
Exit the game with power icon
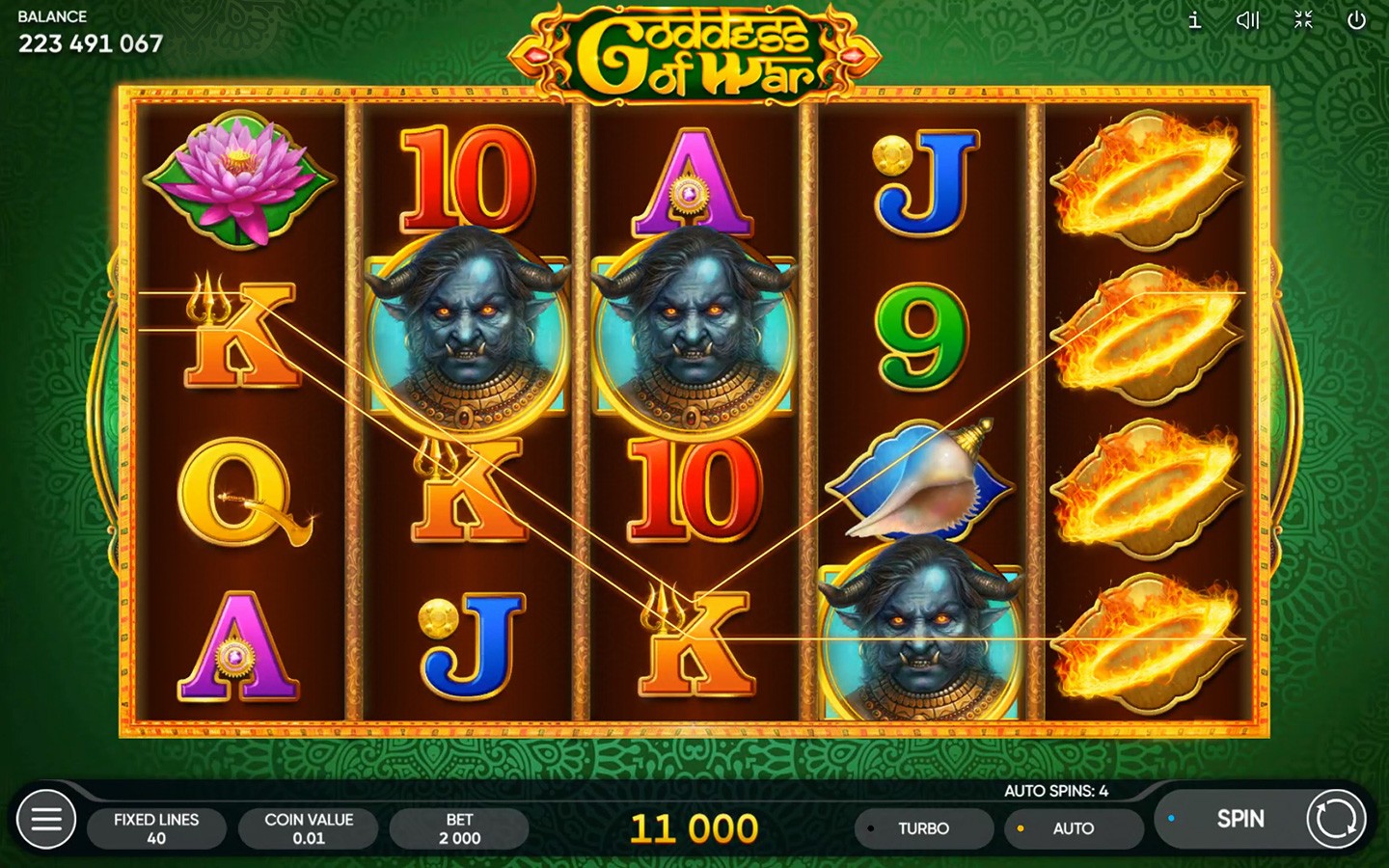coord(1356,20)
